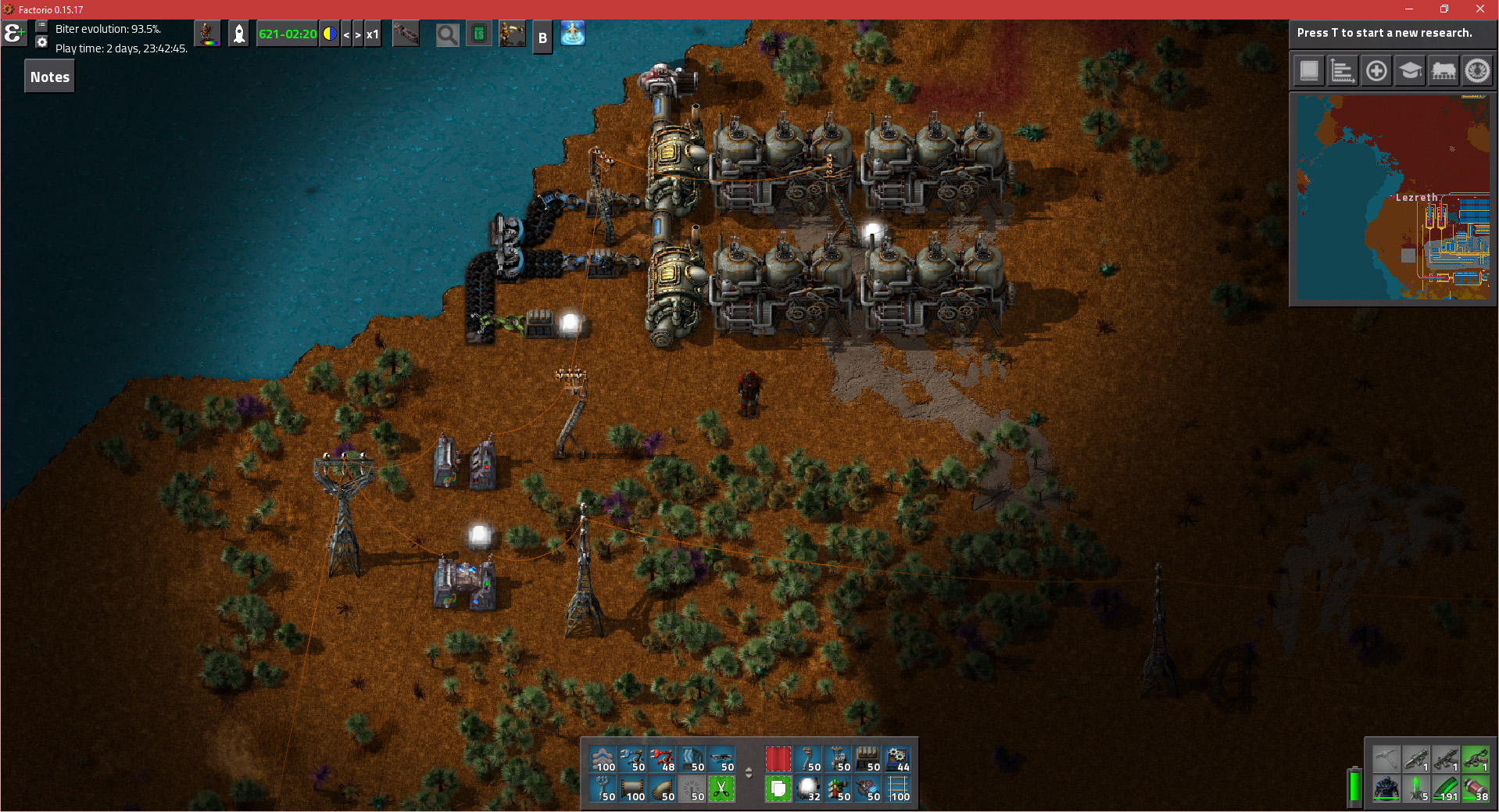The height and width of the screenshot is (812, 1499).
Task: Select the green copy-paste blueprint tool
Action: point(778,789)
